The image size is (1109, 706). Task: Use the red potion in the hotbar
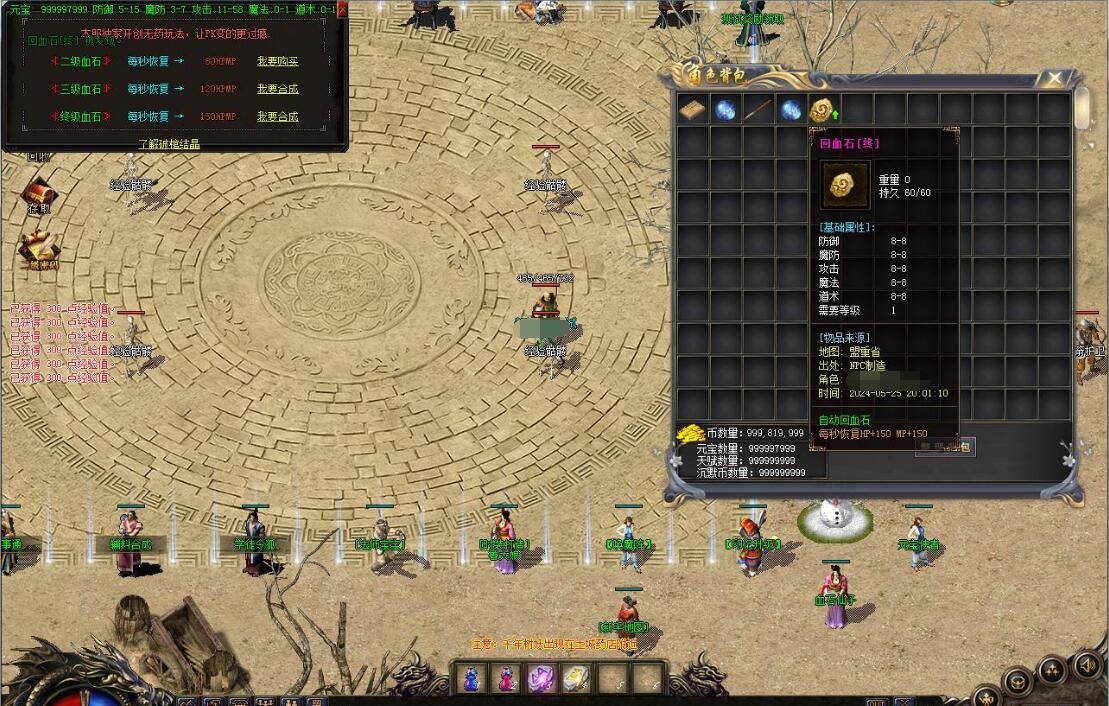coord(505,678)
